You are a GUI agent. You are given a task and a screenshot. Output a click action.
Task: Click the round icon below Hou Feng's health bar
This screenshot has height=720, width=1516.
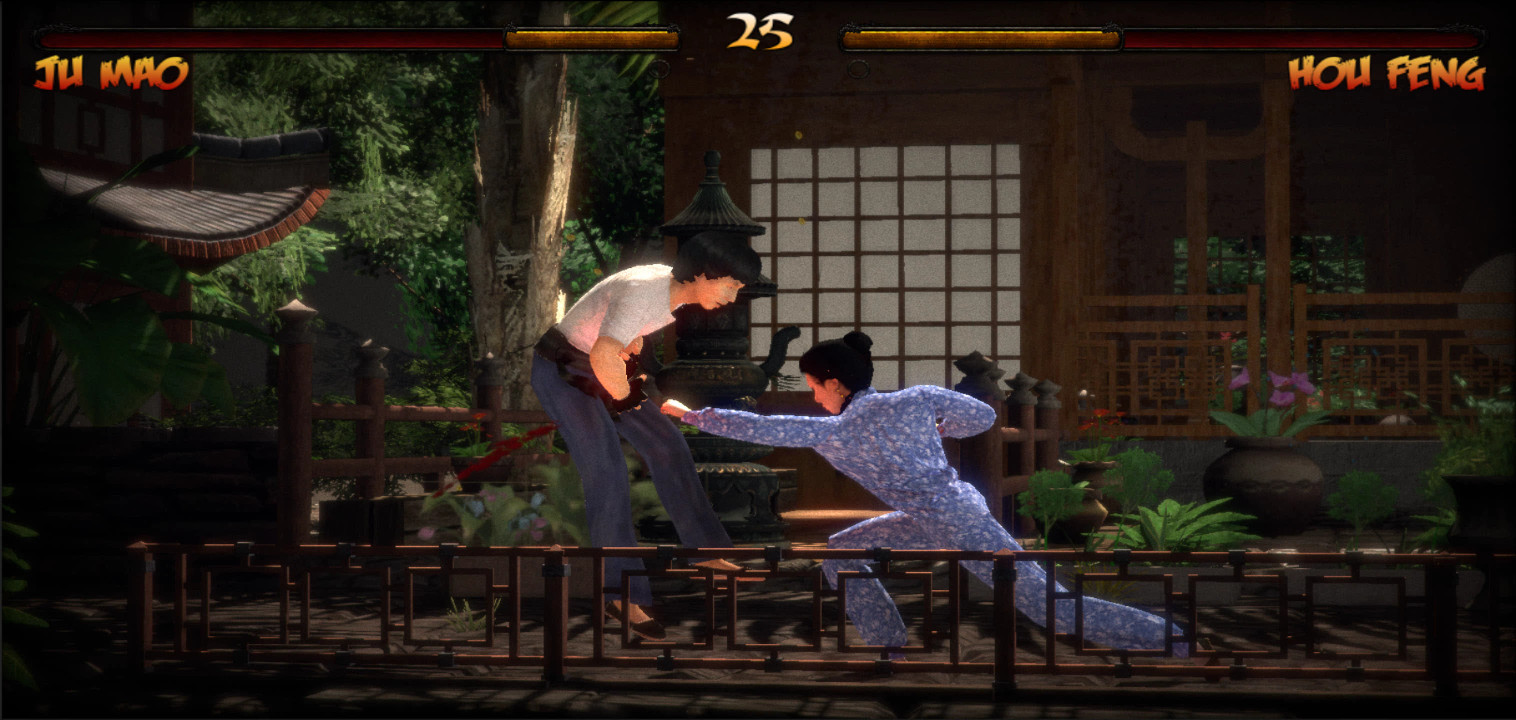click(858, 69)
